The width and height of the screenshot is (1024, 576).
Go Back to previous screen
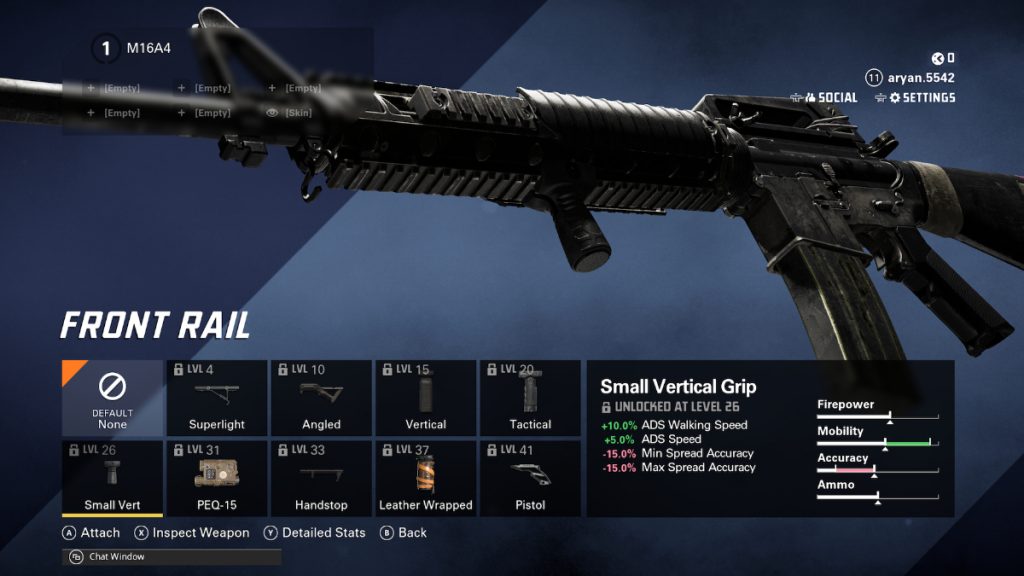404,533
